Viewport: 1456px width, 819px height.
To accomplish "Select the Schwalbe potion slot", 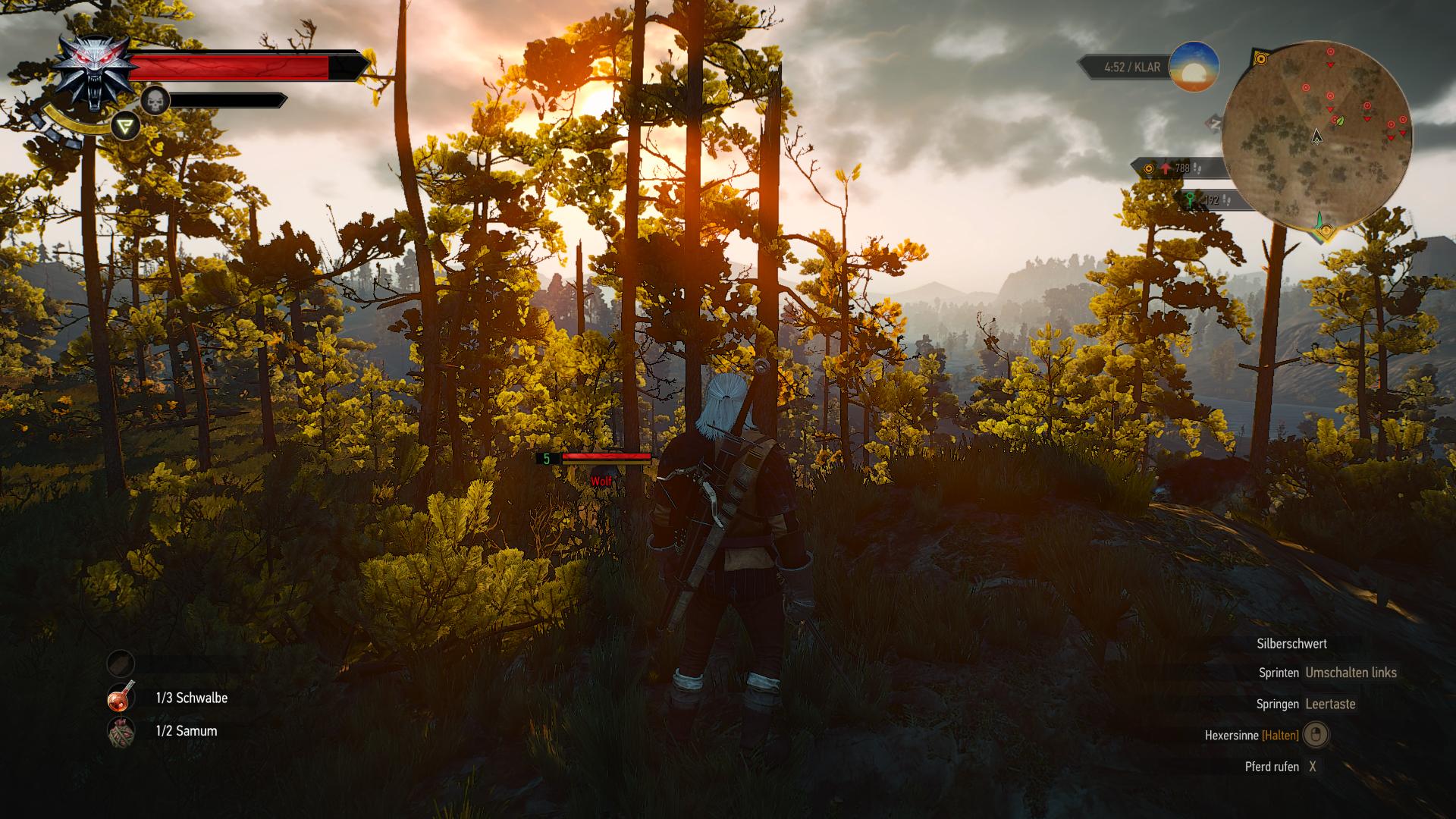I will 121,698.
